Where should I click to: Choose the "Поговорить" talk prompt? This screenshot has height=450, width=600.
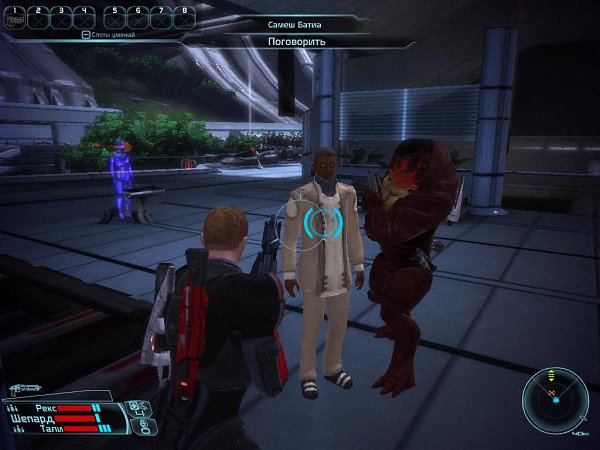[x=299, y=42]
